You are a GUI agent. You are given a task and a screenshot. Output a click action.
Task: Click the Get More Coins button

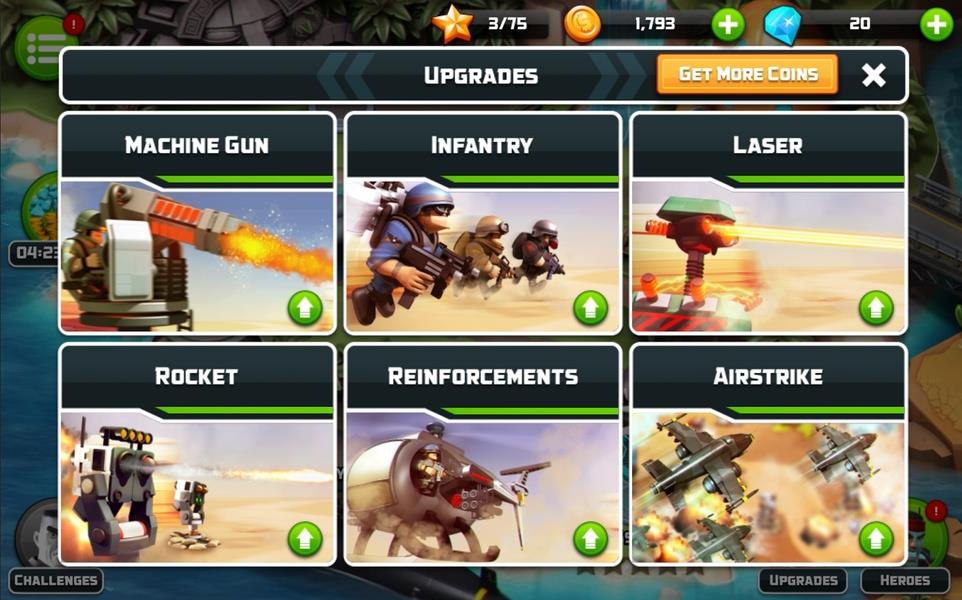point(747,74)
